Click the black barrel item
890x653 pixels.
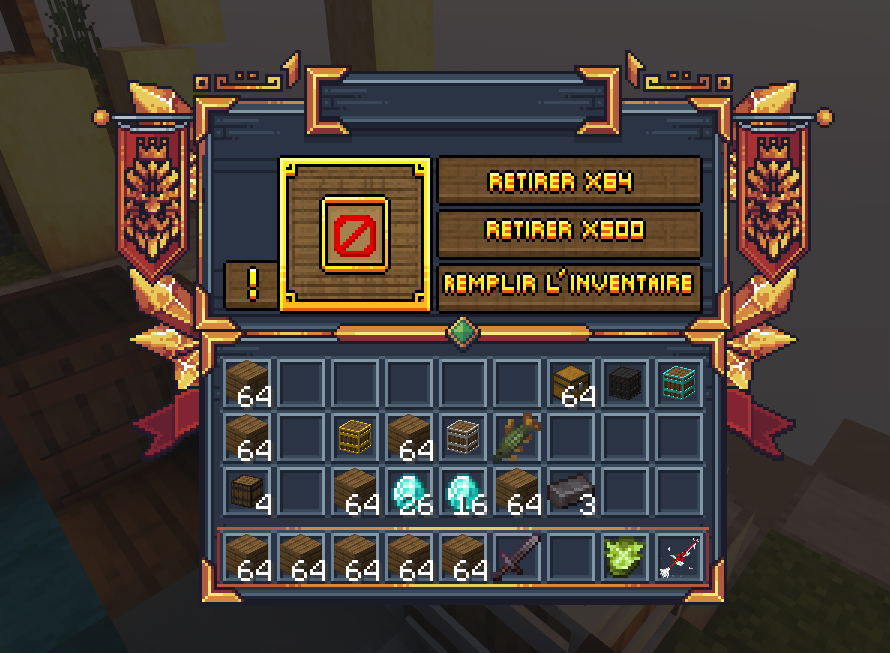click(625, 383)
